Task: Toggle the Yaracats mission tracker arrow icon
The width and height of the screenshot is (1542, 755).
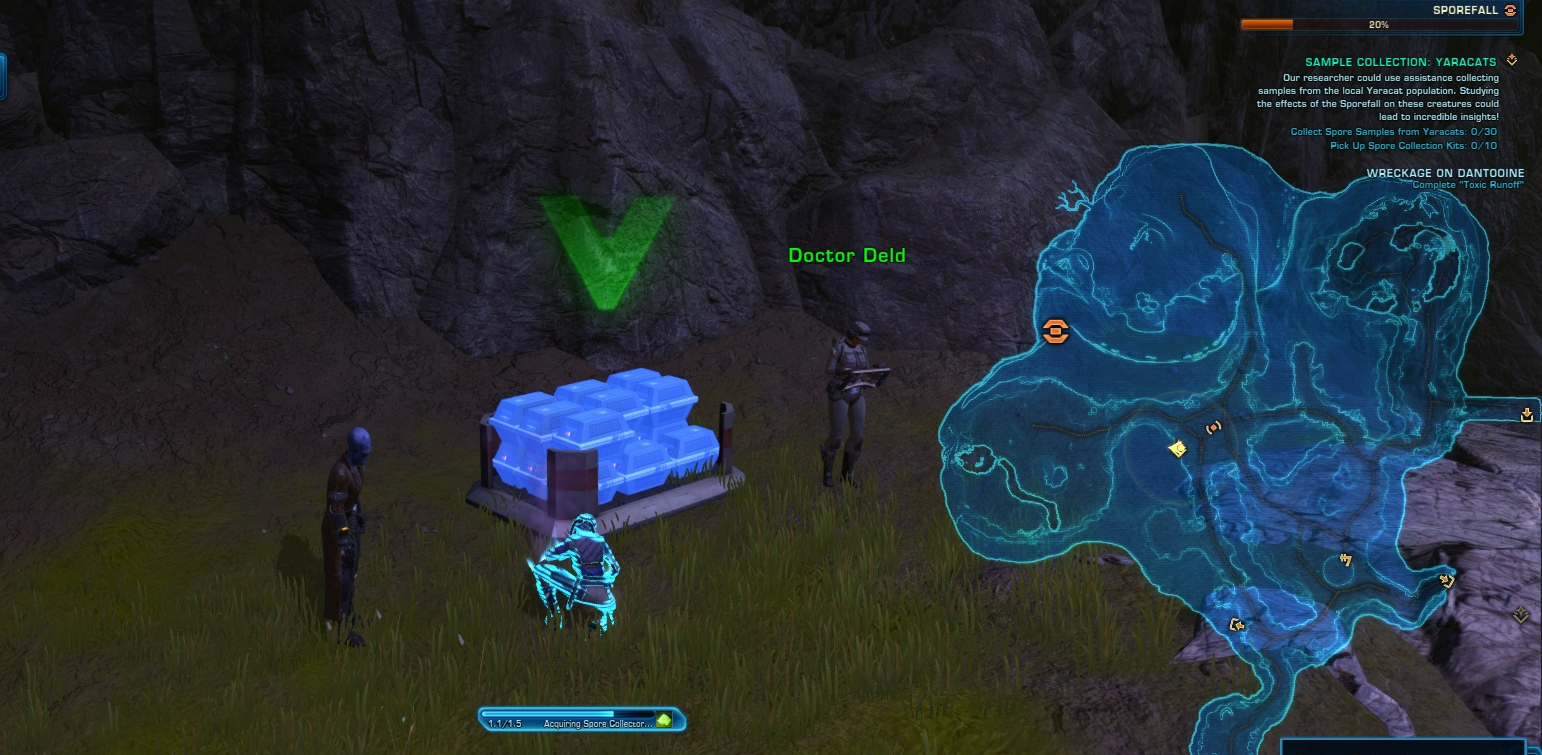Action: coord(1512,61)
